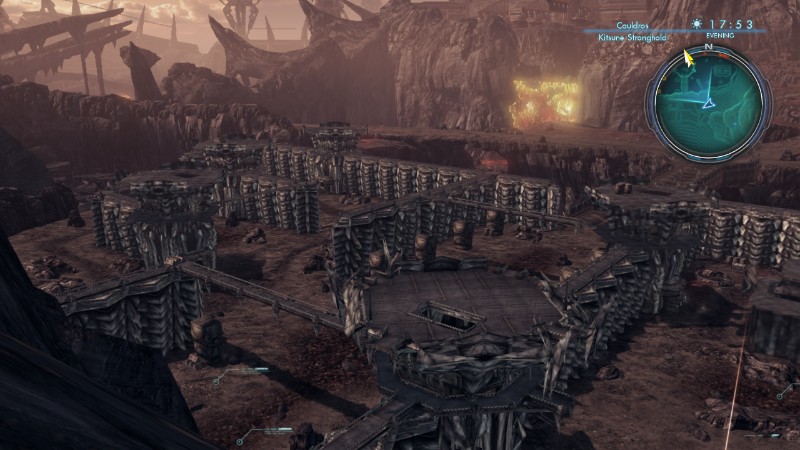Select the yellow arrow marker on minimap rim
The image size is (800, 450).
point(688,58)
